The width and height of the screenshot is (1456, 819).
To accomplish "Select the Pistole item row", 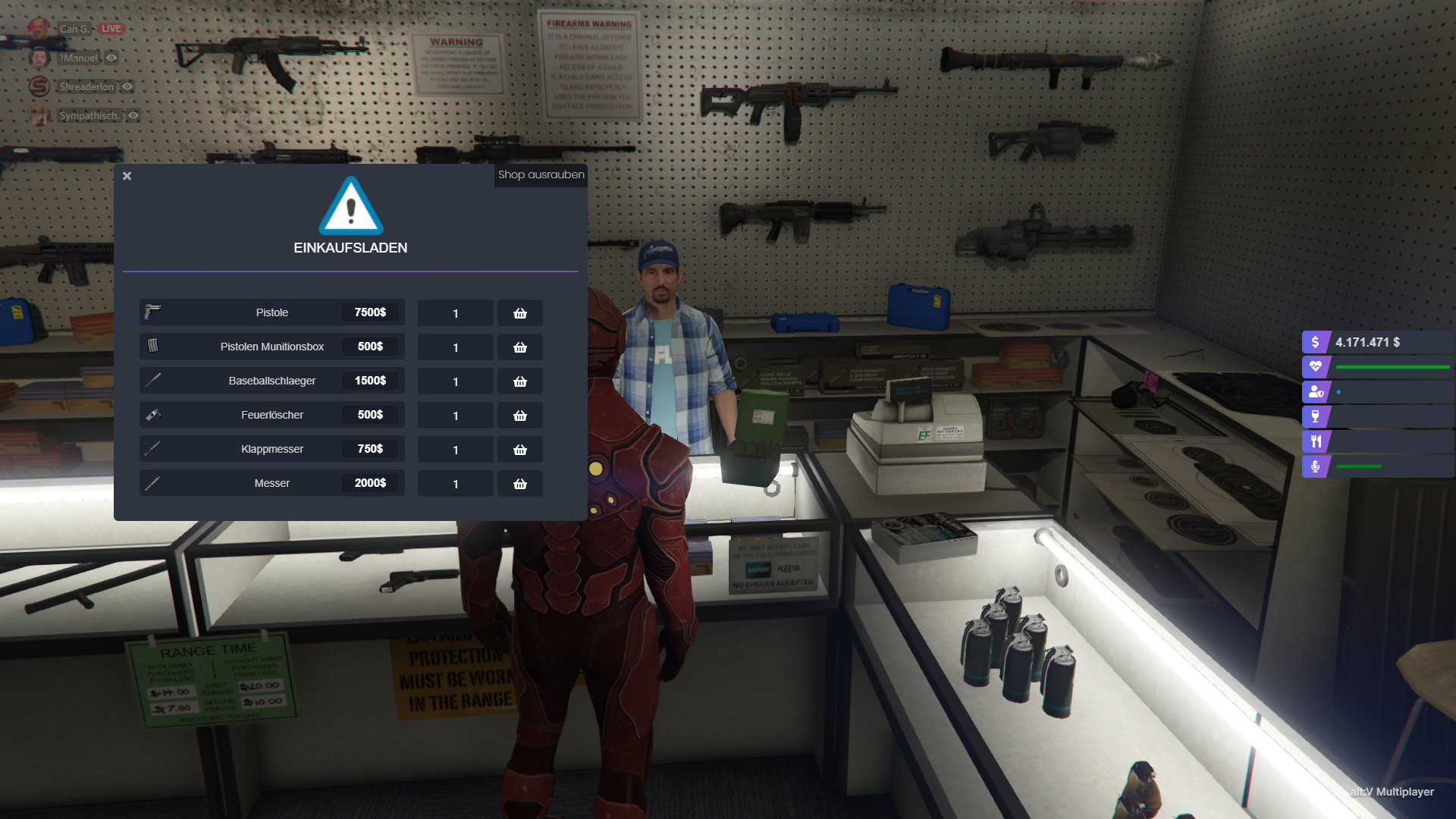I will click(271, 312).
